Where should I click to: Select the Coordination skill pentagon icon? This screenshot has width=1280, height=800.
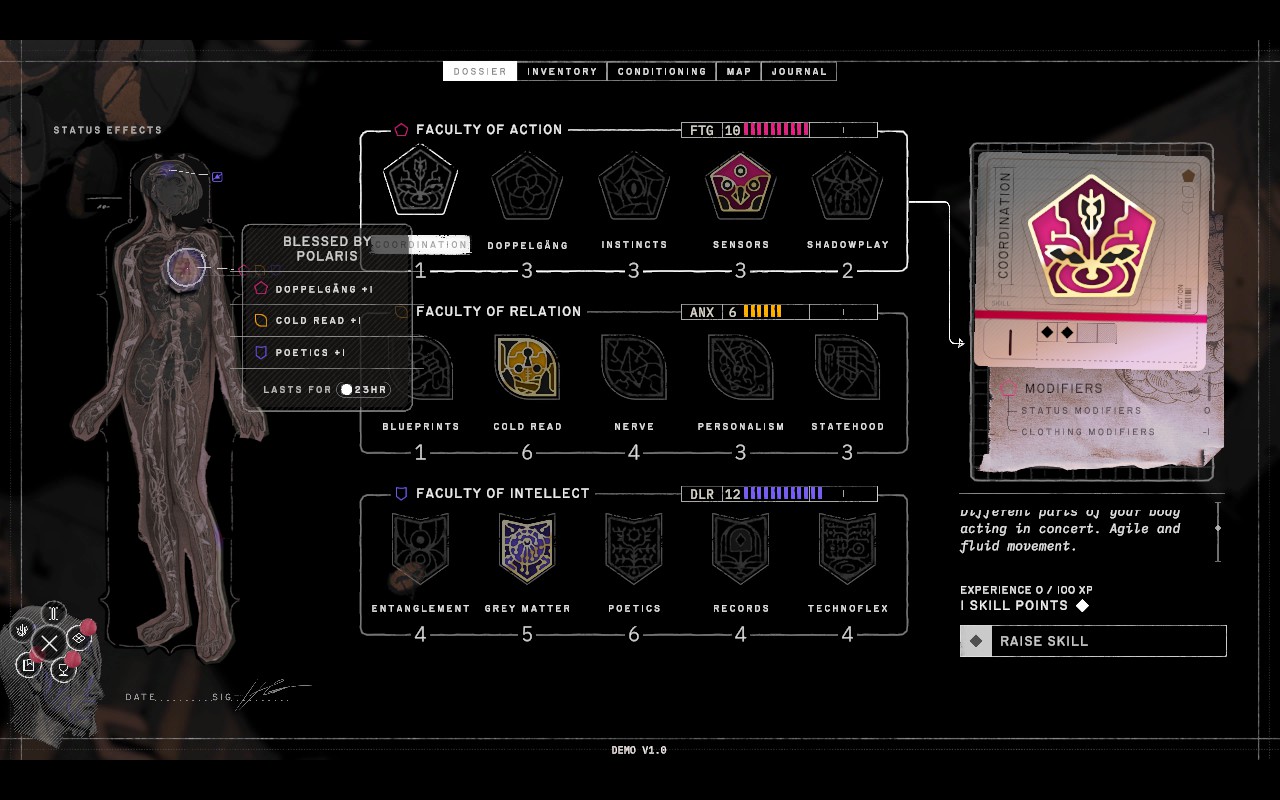tap(420, 181)
